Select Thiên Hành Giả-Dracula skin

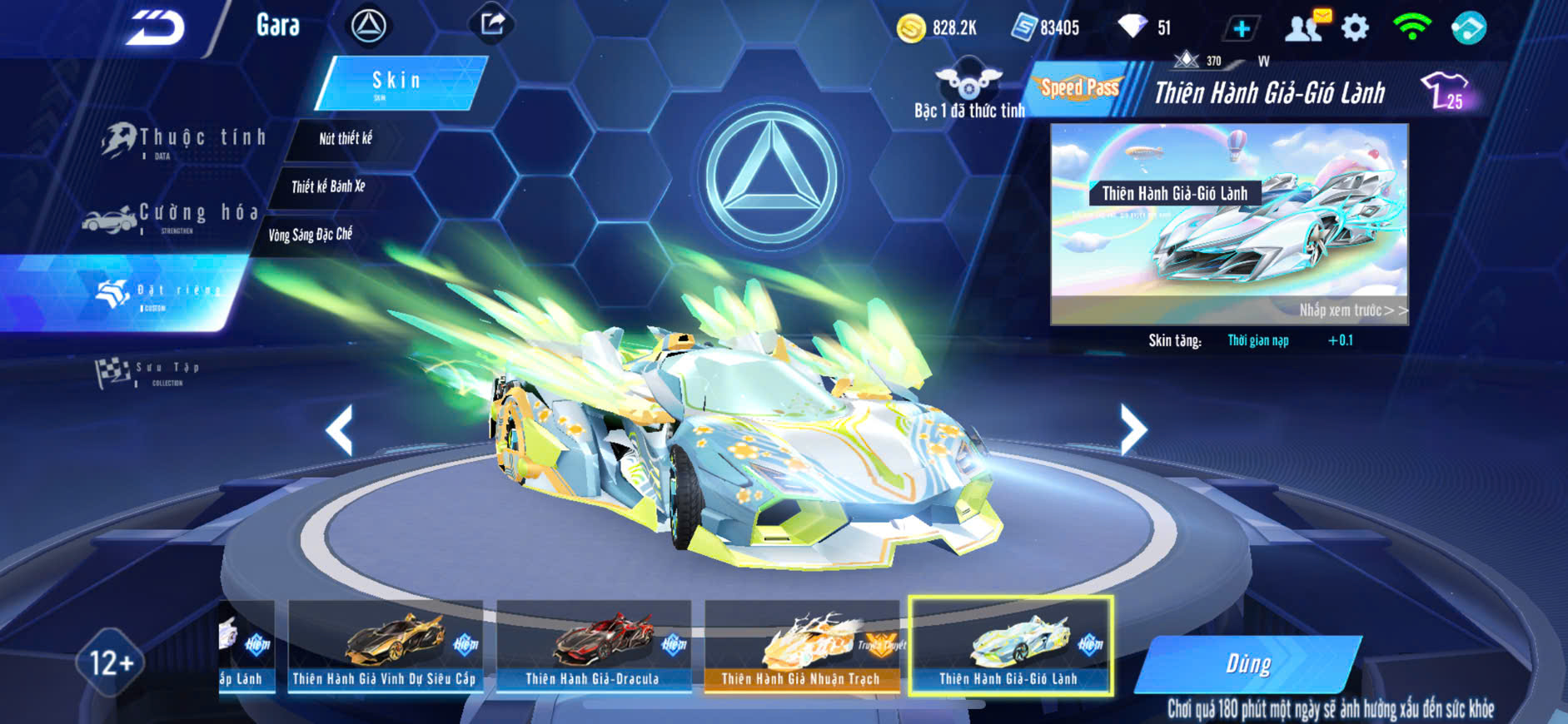point(593,647)
